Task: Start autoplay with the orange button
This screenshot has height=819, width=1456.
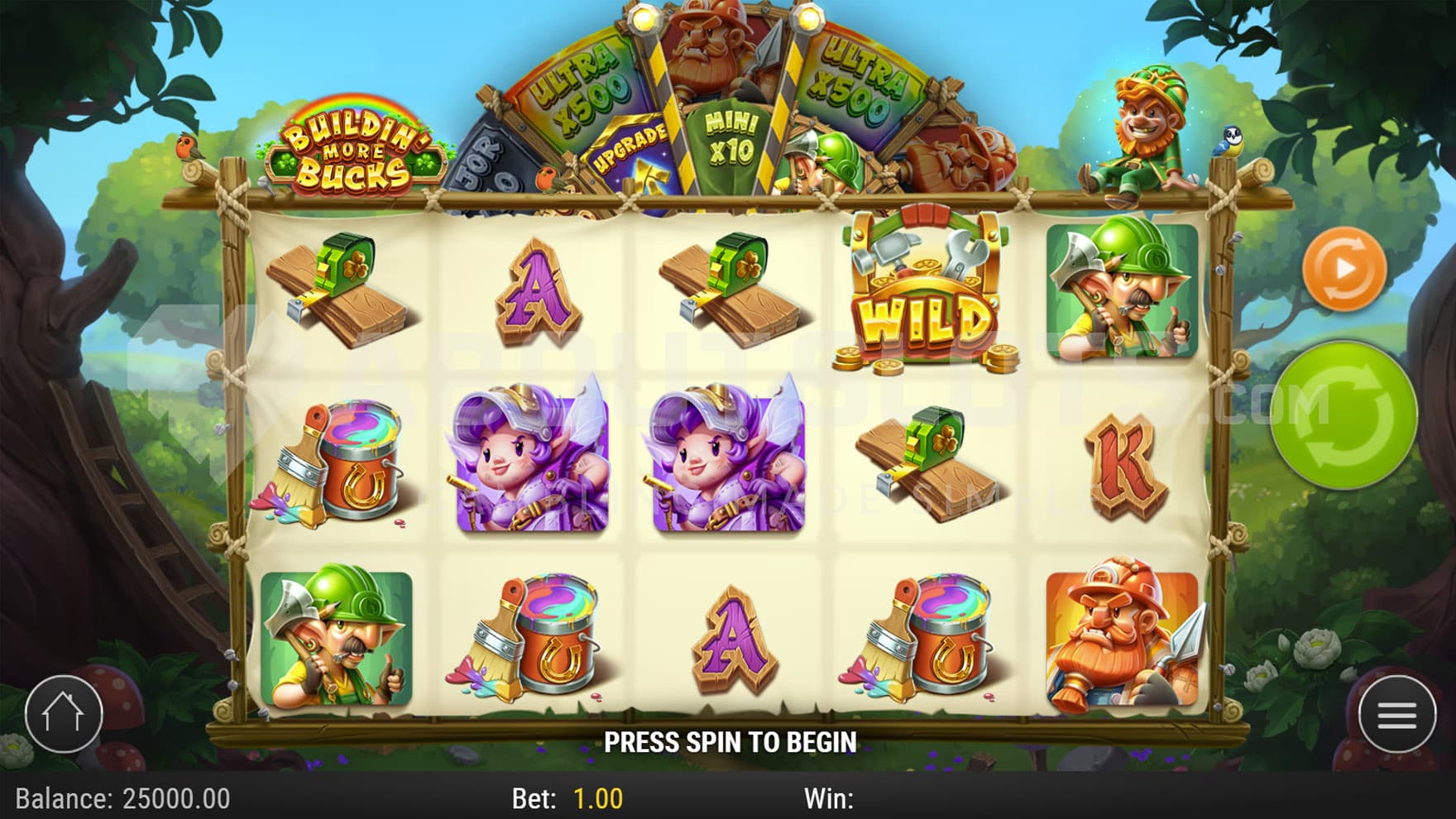Action: click(1344, 269)
